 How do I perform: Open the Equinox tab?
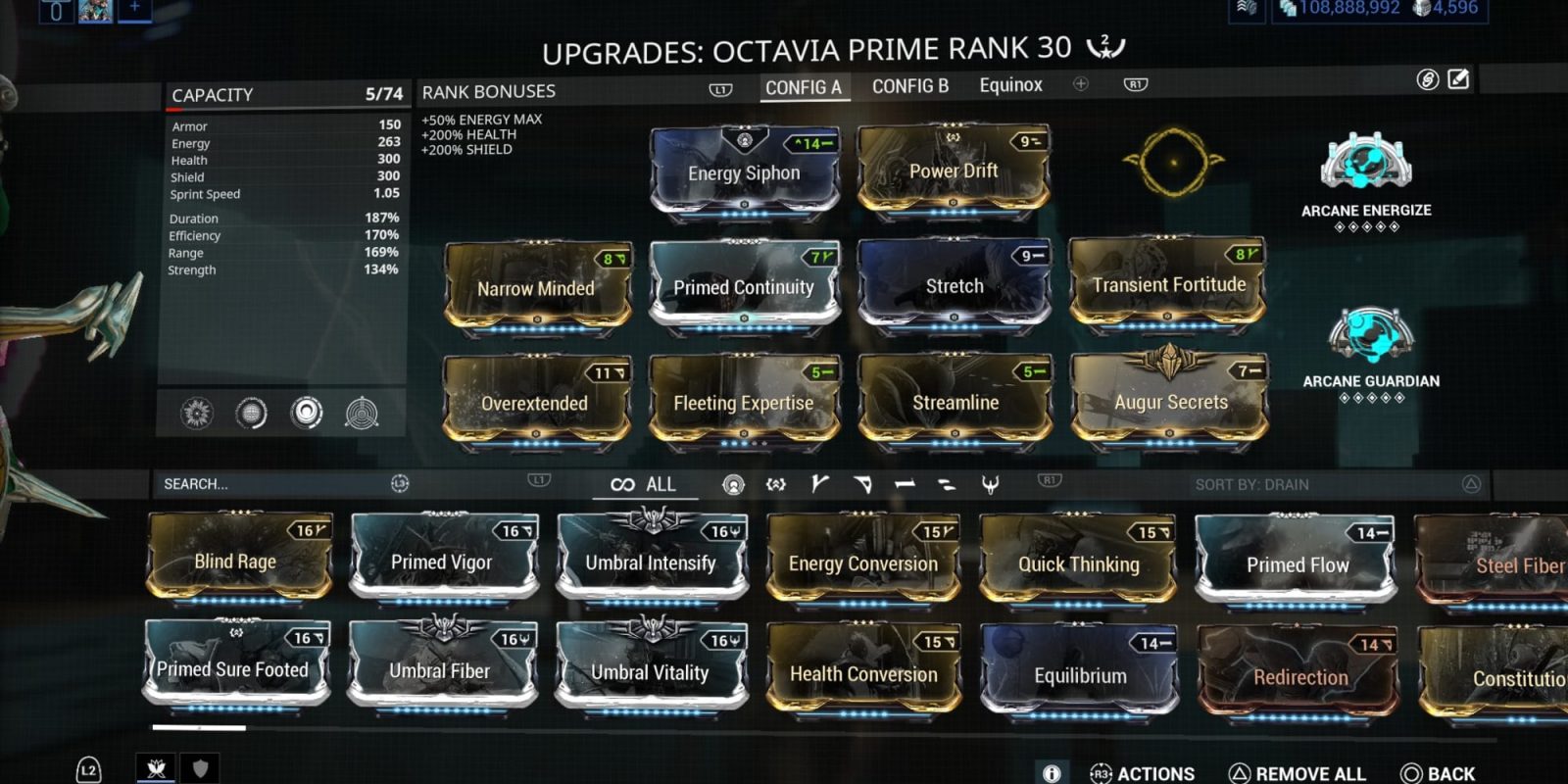pyautogui.click(x=1010, y=85)
